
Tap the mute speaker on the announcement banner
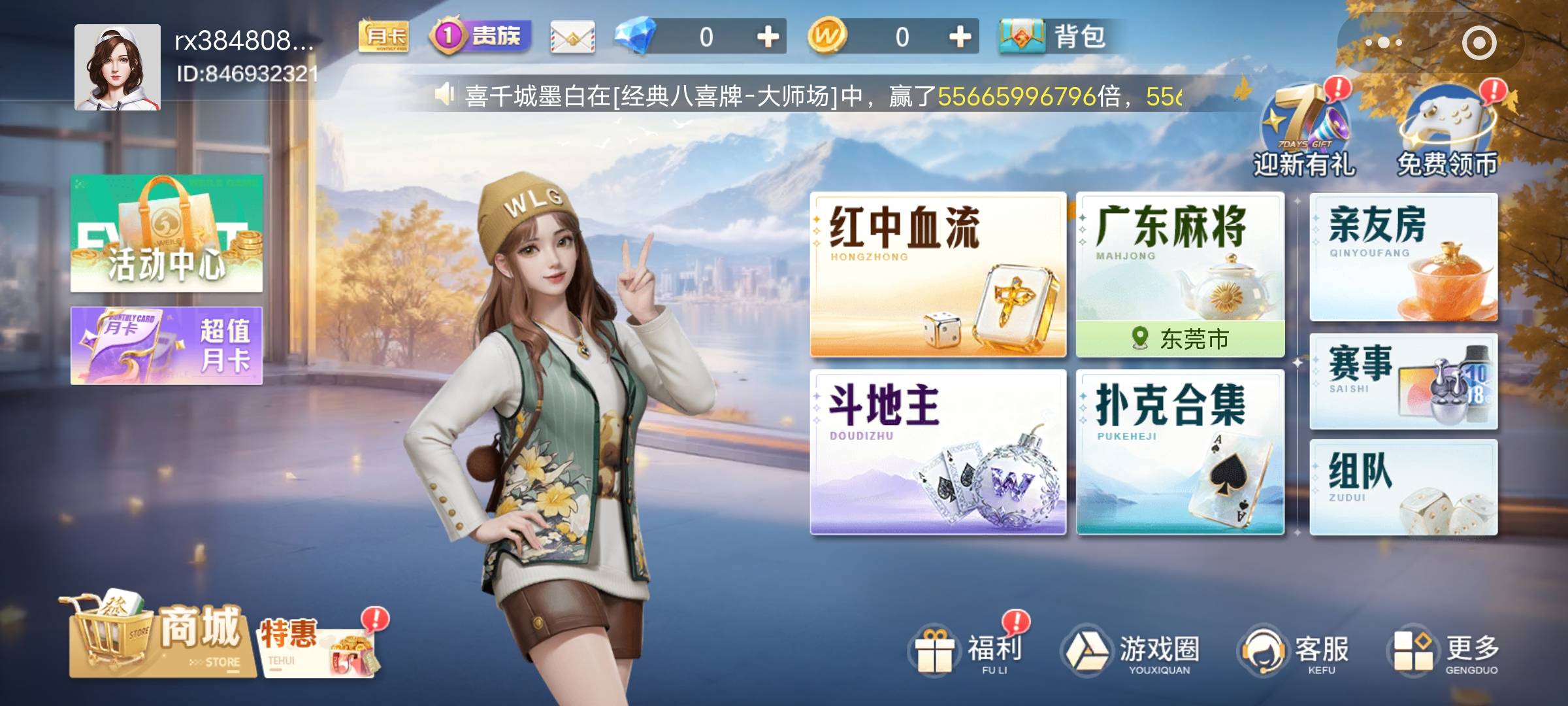click(444, 93)
